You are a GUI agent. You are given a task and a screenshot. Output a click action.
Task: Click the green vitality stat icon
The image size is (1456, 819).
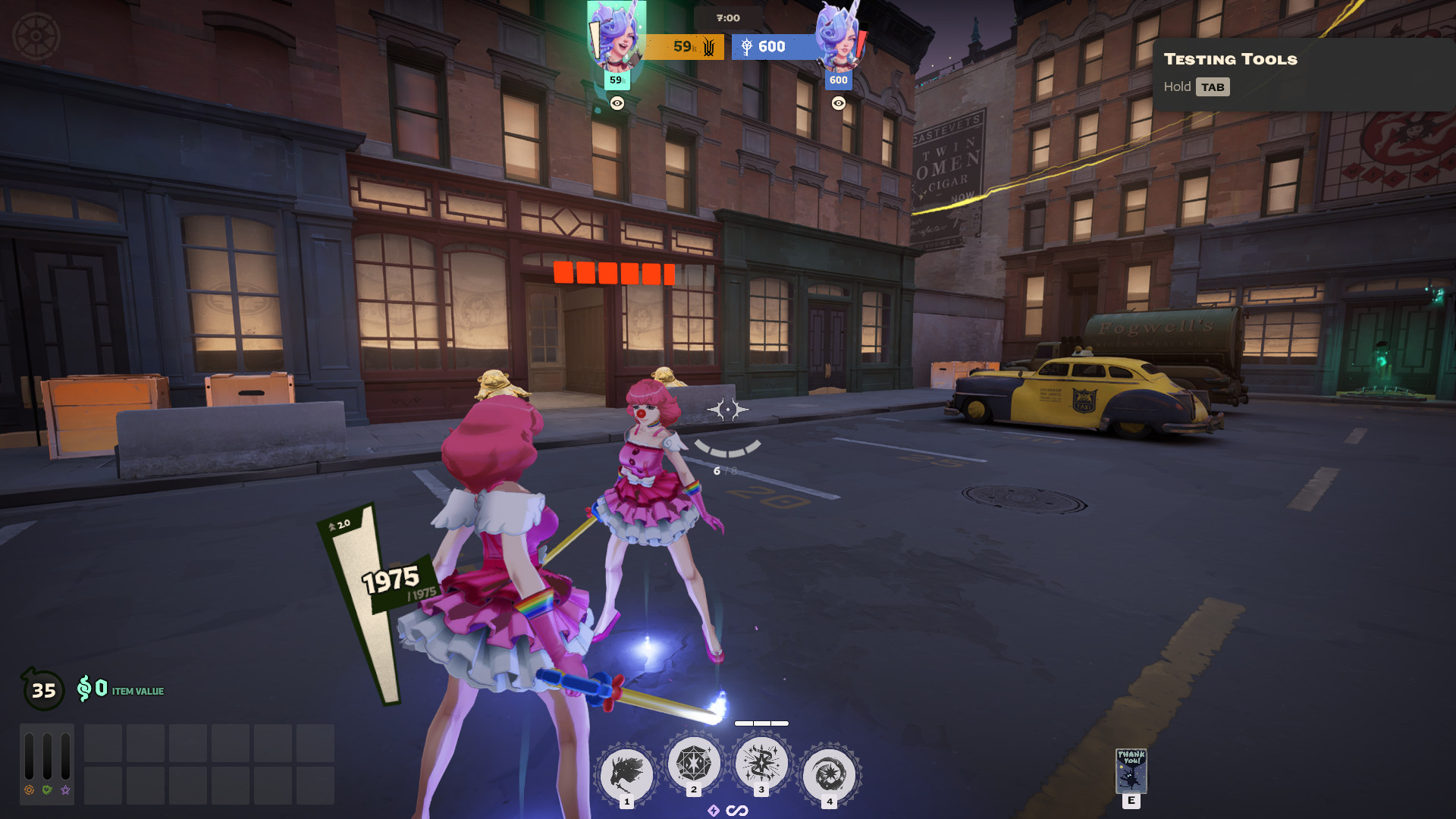(x=47, y=790)
